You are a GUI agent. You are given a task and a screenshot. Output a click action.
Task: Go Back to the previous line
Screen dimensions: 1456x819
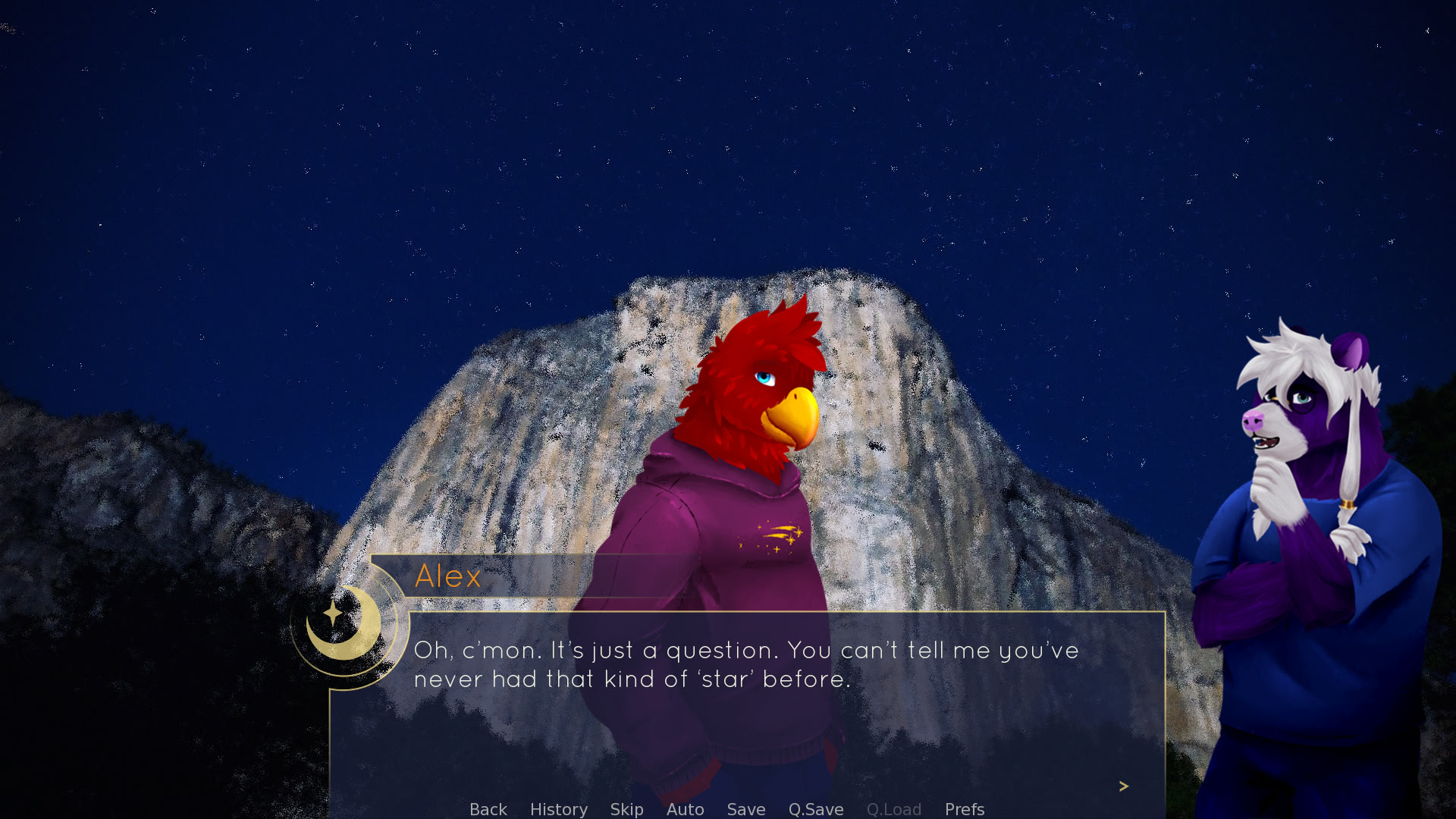tap(488, 809)
